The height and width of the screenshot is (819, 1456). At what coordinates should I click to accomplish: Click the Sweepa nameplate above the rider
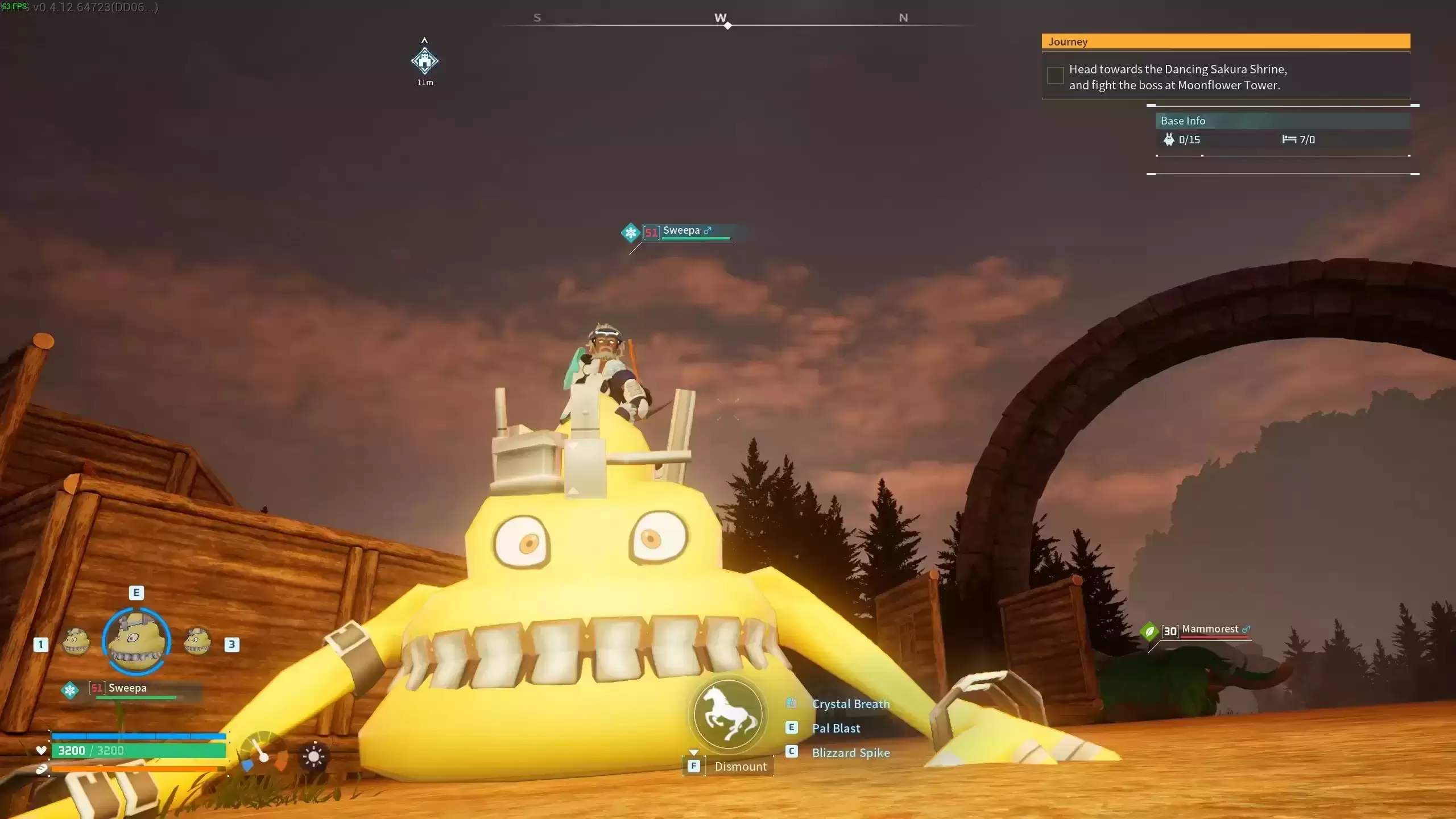pyautogui.click(x=681, y=231)
